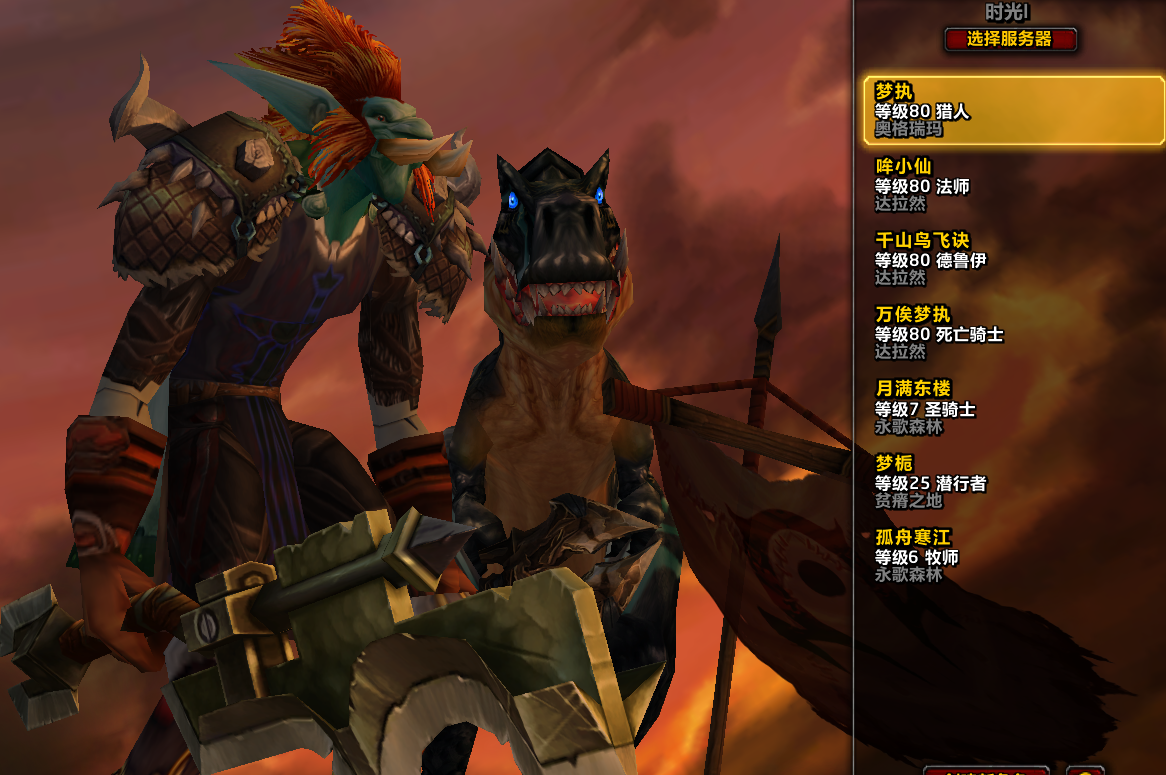The width and height of the screenshot is (1166, 775).
Task: Open the 选择服务器 server selection
Action: (1010, 40)
